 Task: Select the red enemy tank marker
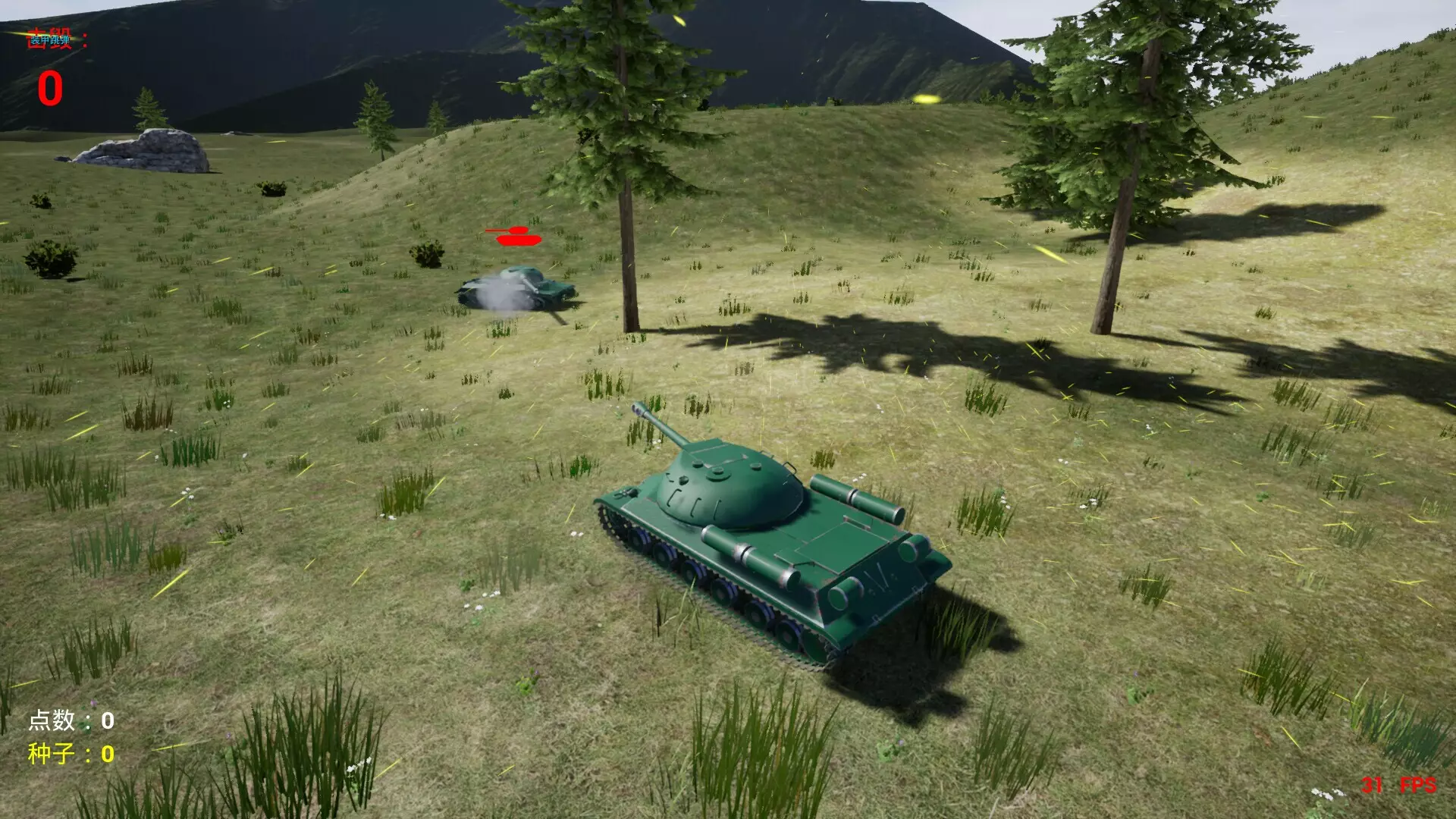(x=517, y=237)
